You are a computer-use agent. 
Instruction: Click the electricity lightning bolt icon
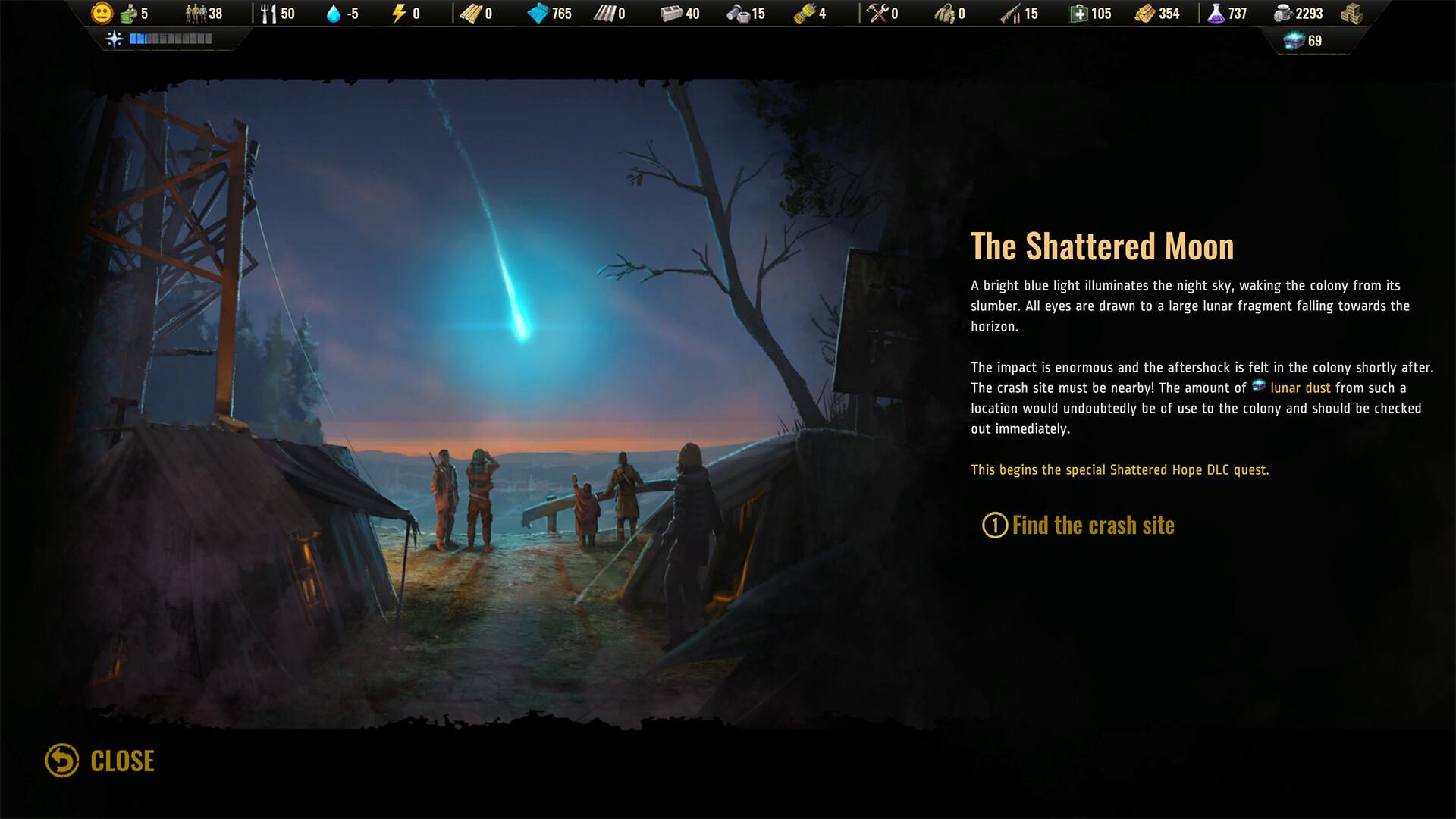[x=397, y=12]
